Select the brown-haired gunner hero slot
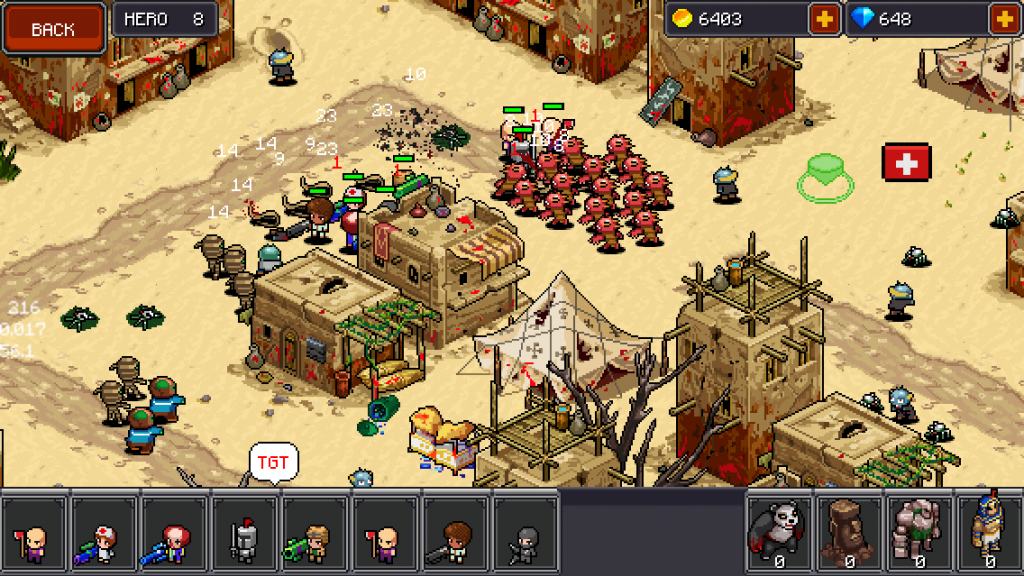 tap(454, 534)
